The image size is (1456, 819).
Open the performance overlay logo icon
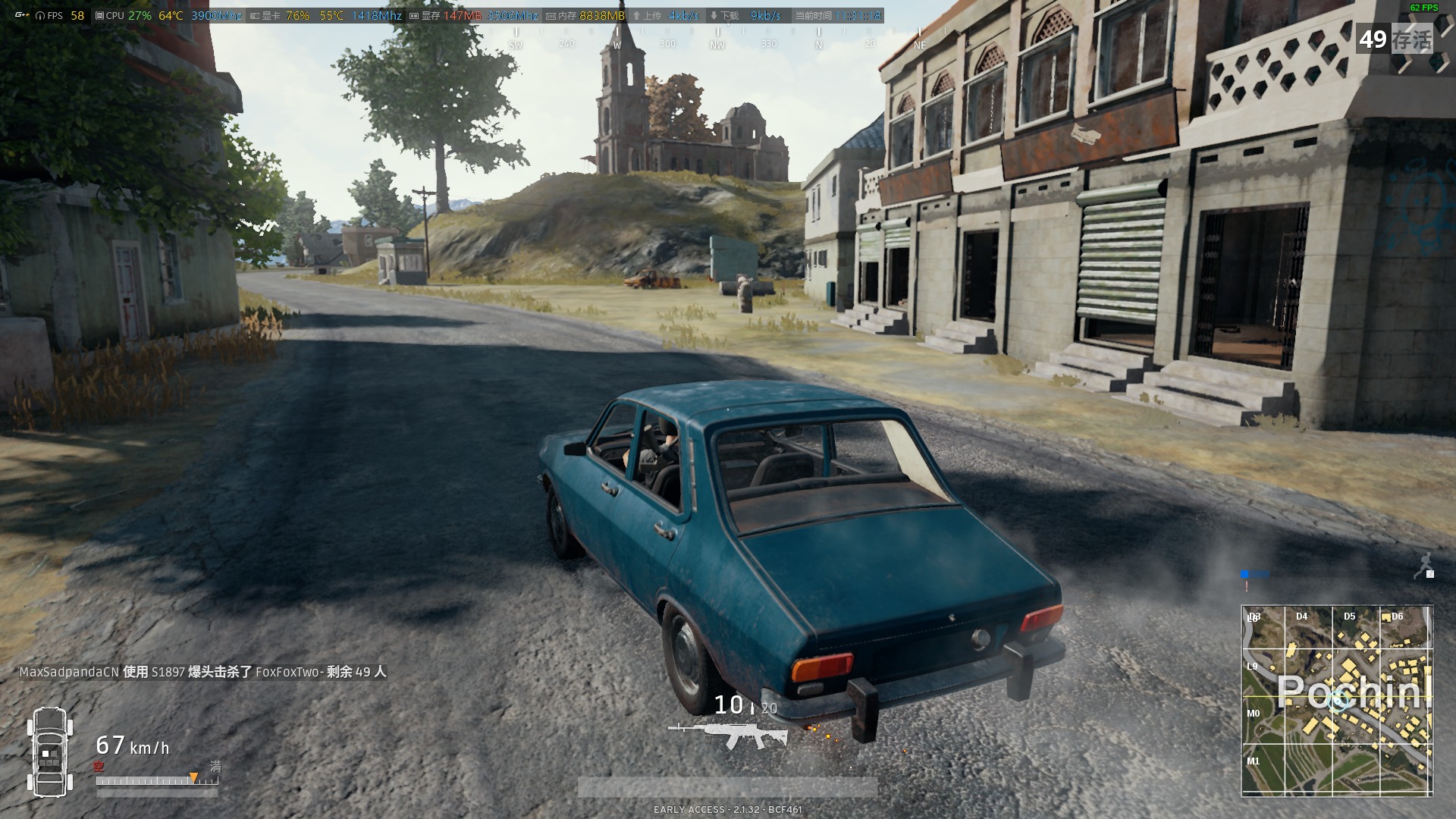pyautogui.click(x=22, y=15)
